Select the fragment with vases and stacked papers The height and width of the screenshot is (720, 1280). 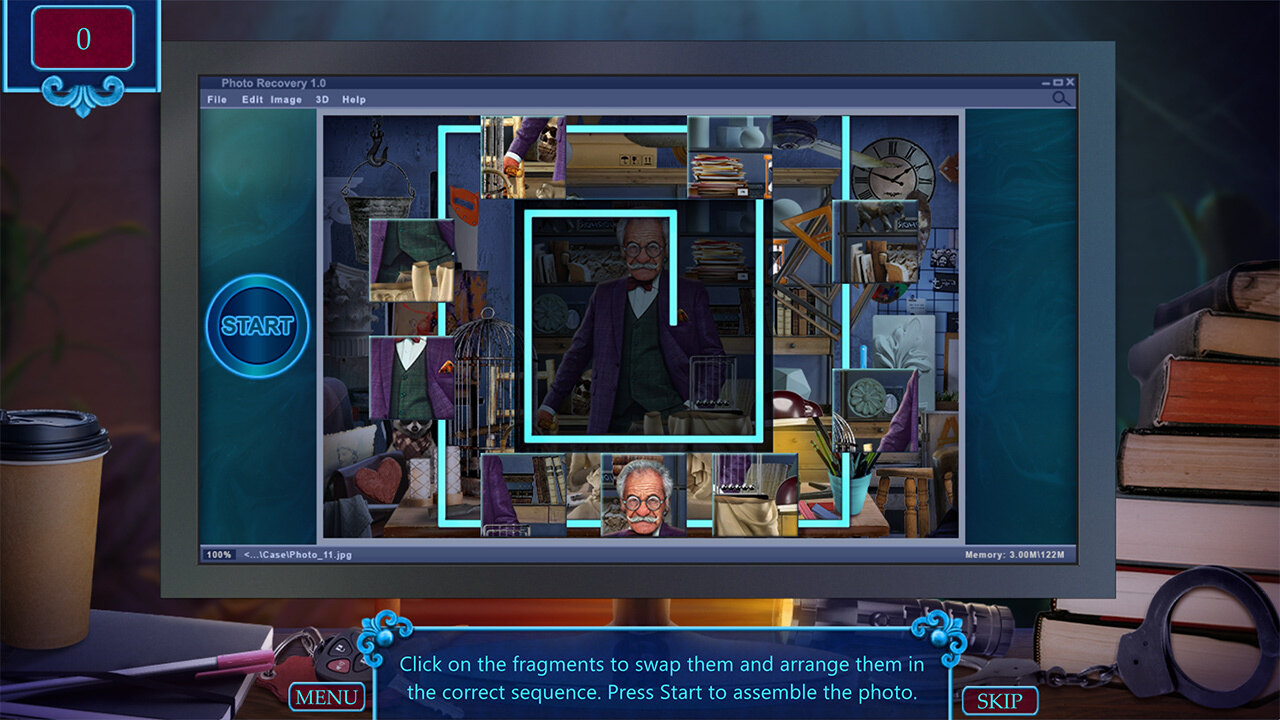pos(729,157)
